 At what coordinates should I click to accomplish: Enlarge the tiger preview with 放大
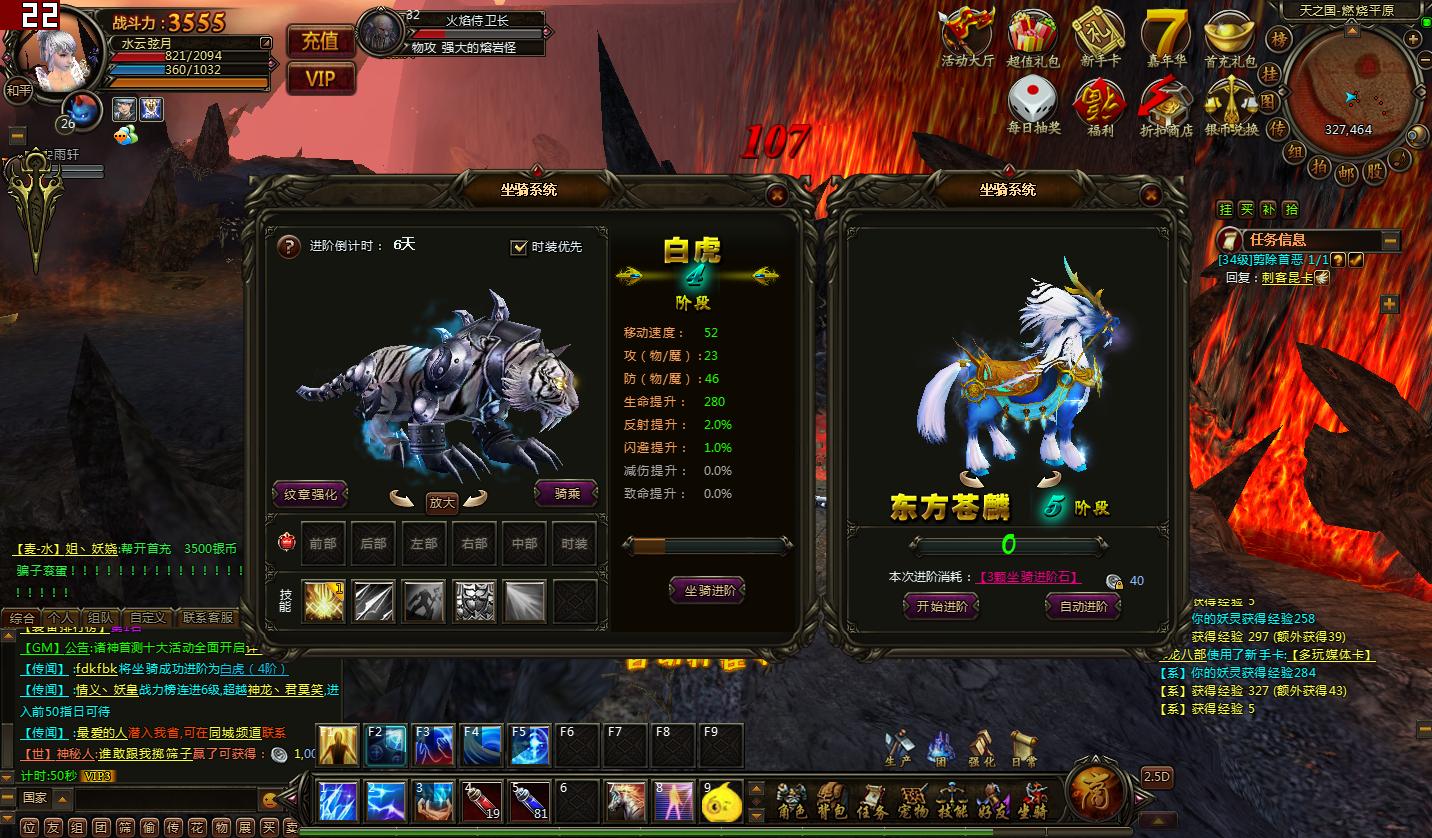pos(441,502)
